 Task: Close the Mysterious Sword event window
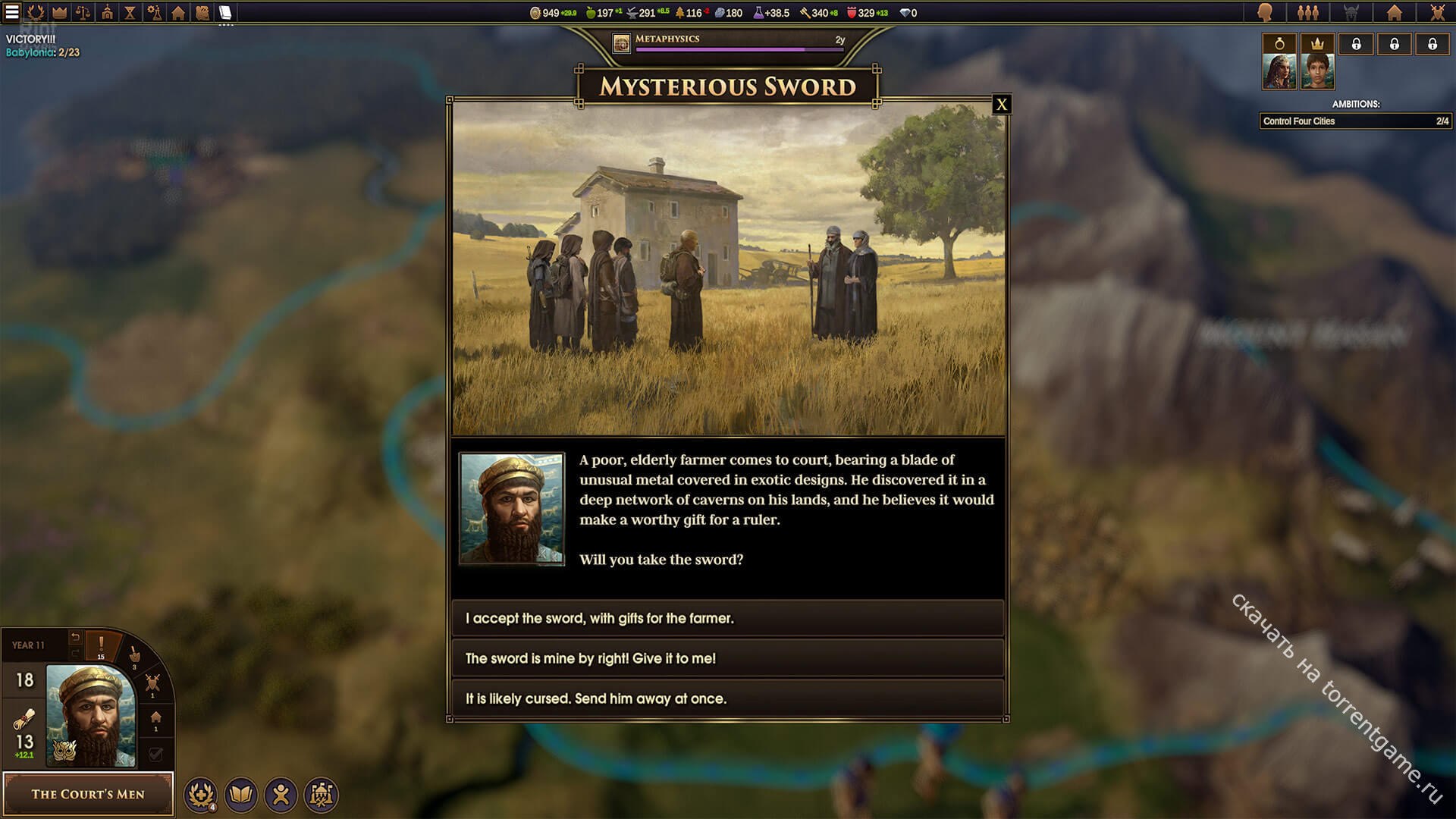click(x=1002, y=105)
